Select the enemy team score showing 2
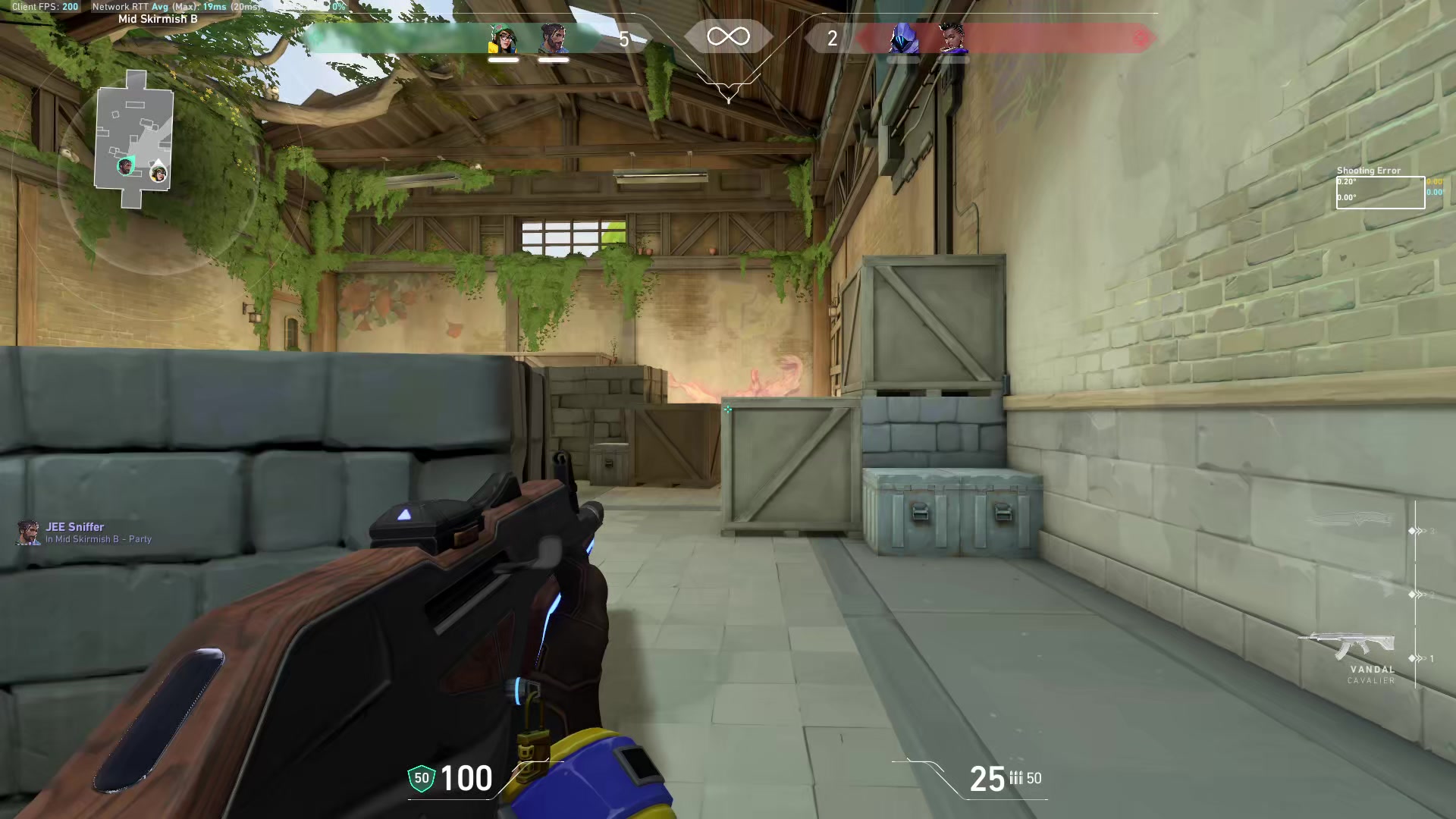This screenshot has height=819, width=1456. [833, 38]
